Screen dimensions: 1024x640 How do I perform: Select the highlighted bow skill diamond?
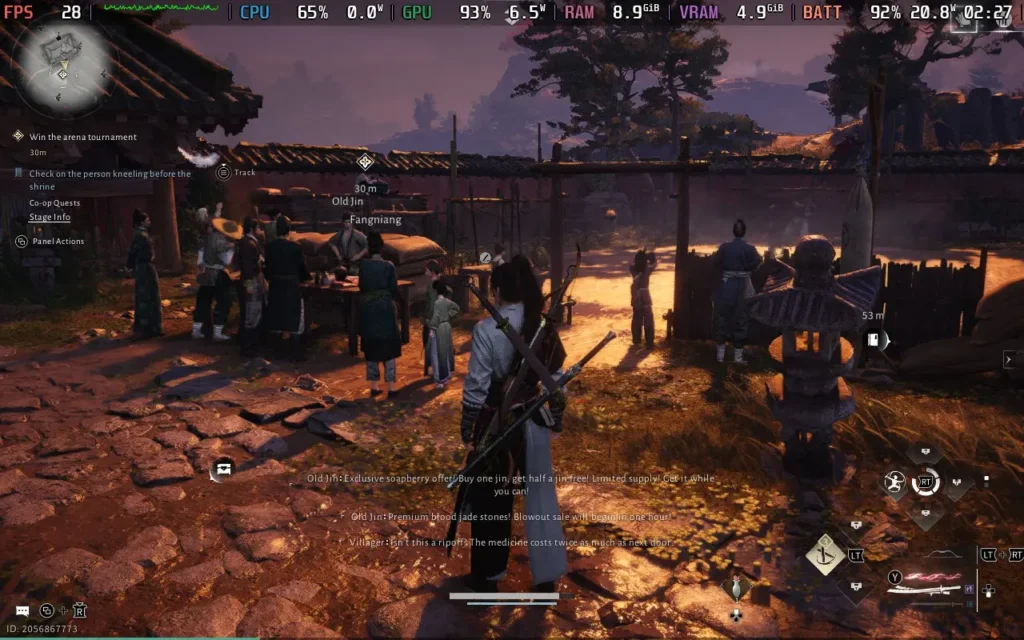click(827, 553)
